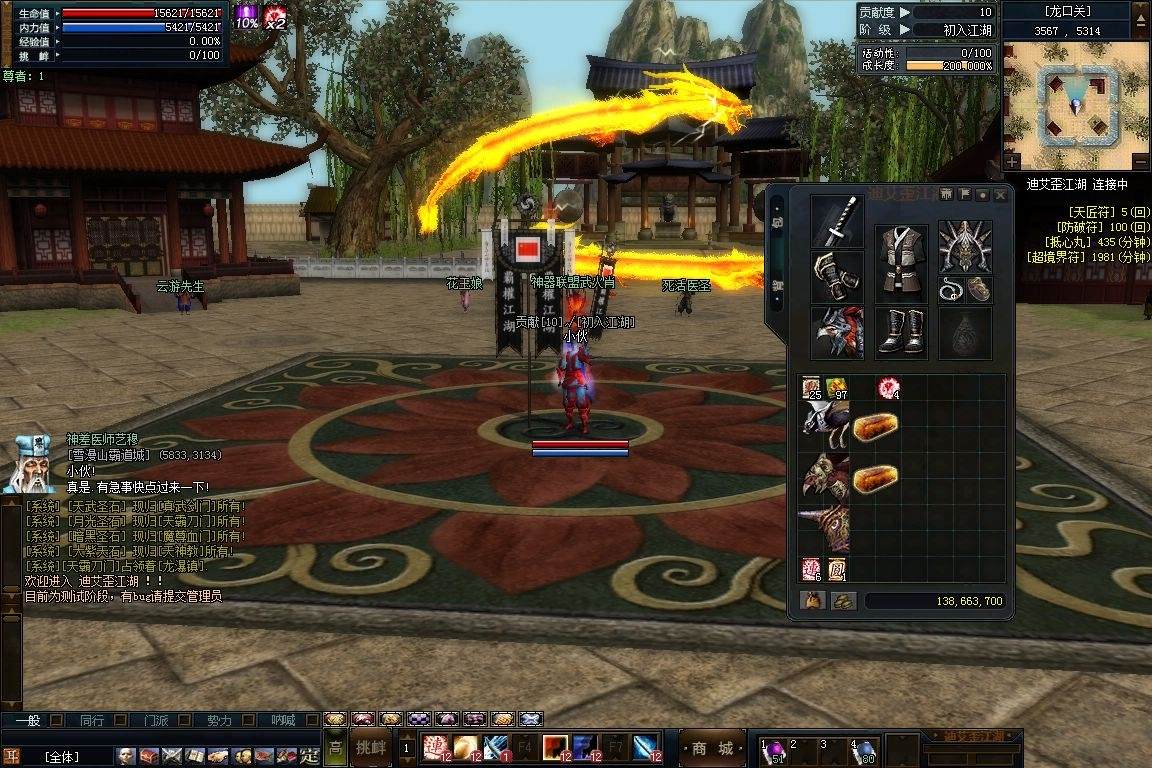1152x768 pixels.
Task: Click the 挑衅 provoke button
Action: coord(370,747)
